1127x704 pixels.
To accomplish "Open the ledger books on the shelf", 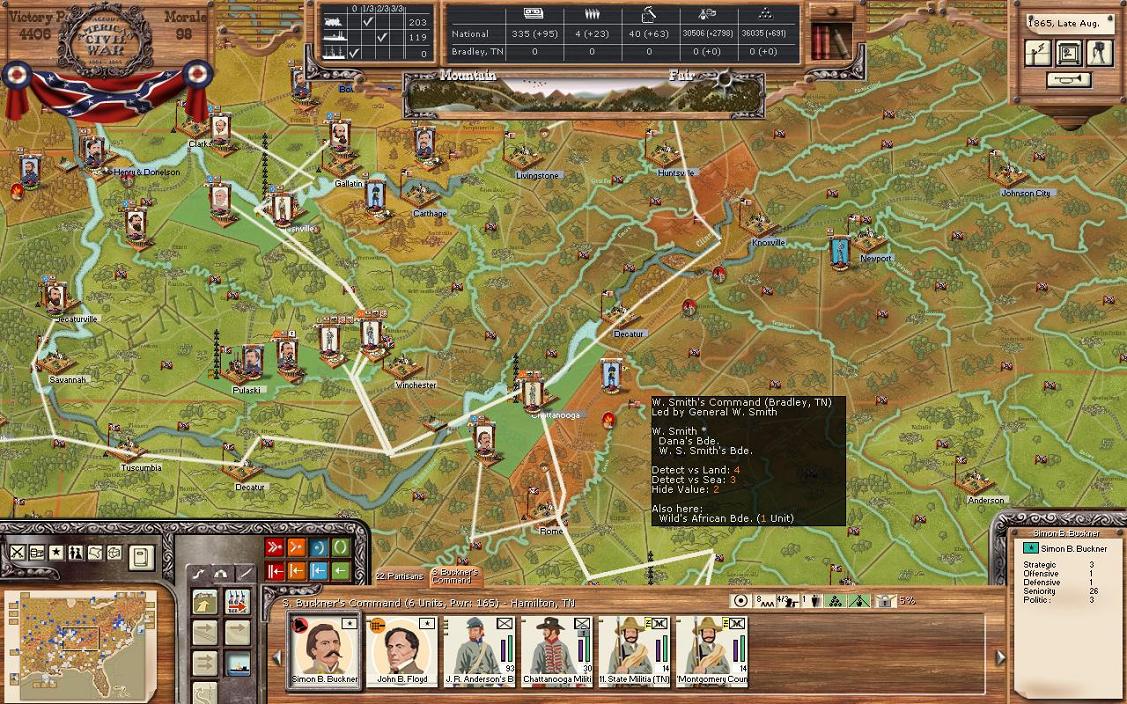I will [825, 40].
